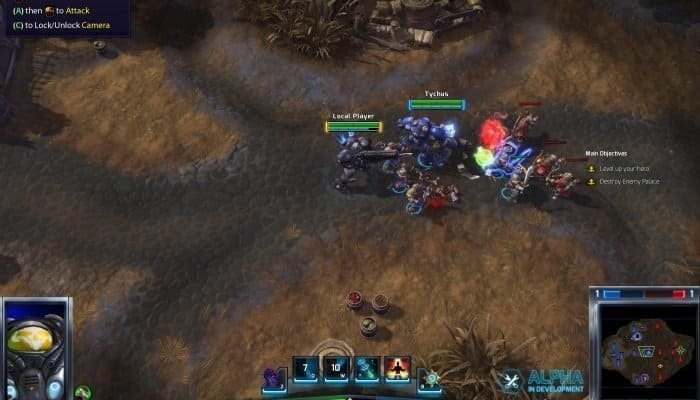The height and width of the screenshot is (400, 700).
Task: Activate the ability showing a 7 cooldown
Action: [306, 369]
